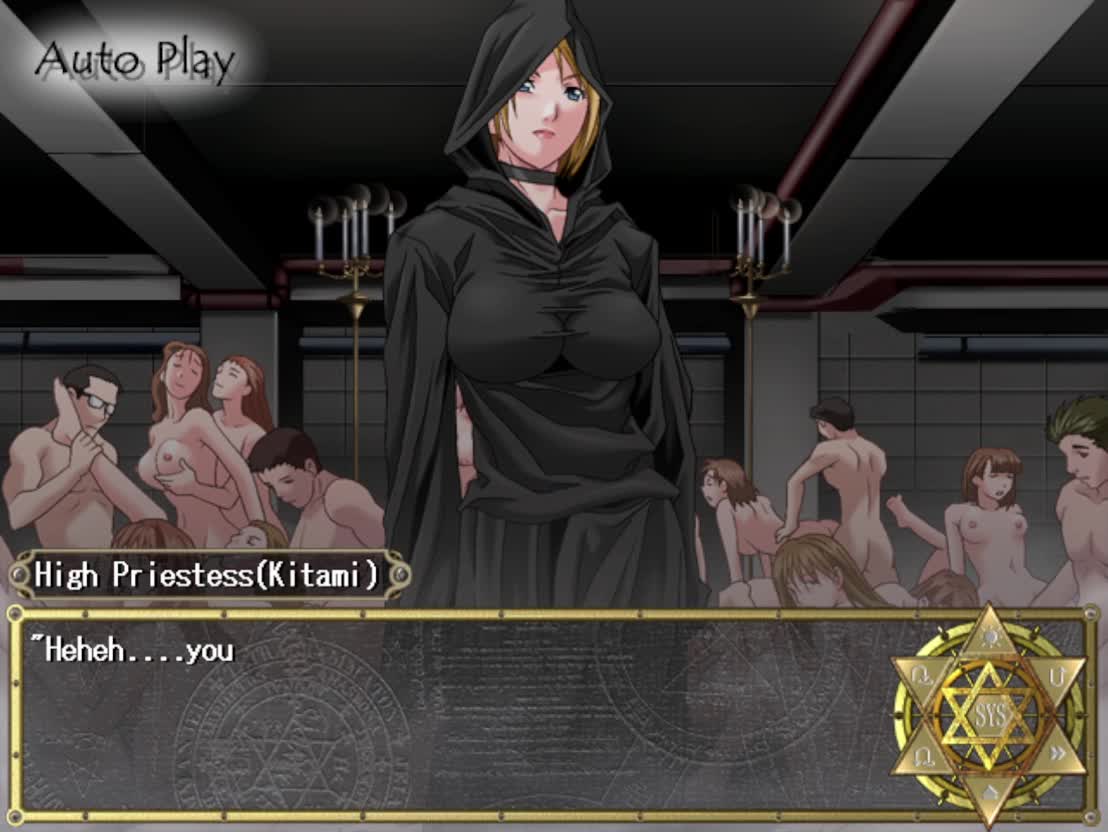Select the upper-left omega arrow icon
This screenshot has width=1108, height=832.
point(920,677)
